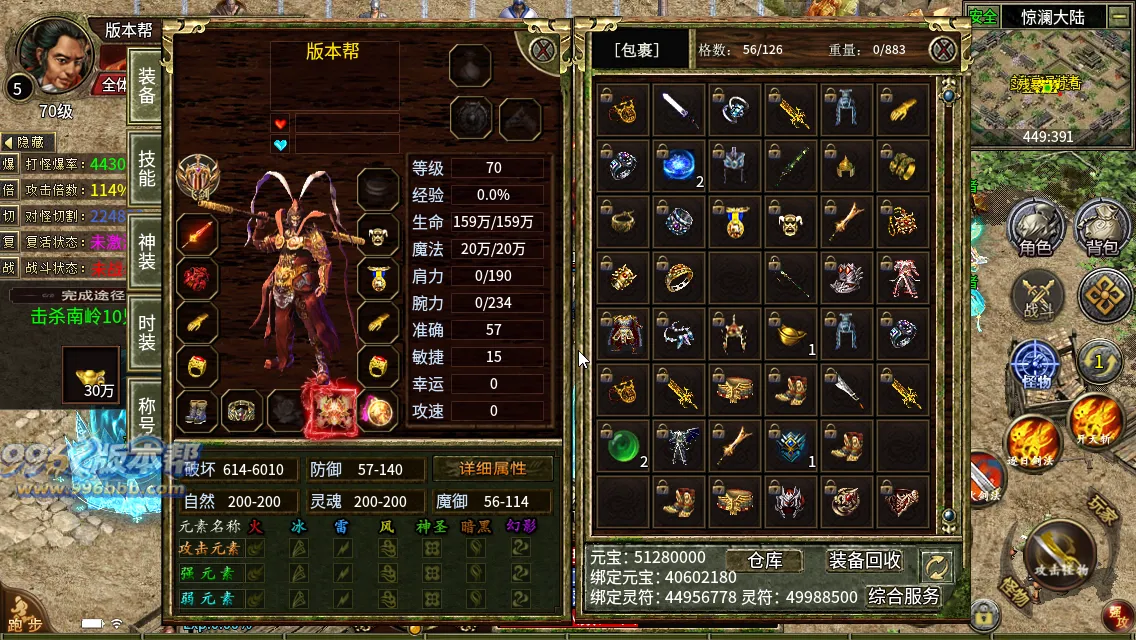Close the 包裹 inventory panel

click(x=942, y=50)
